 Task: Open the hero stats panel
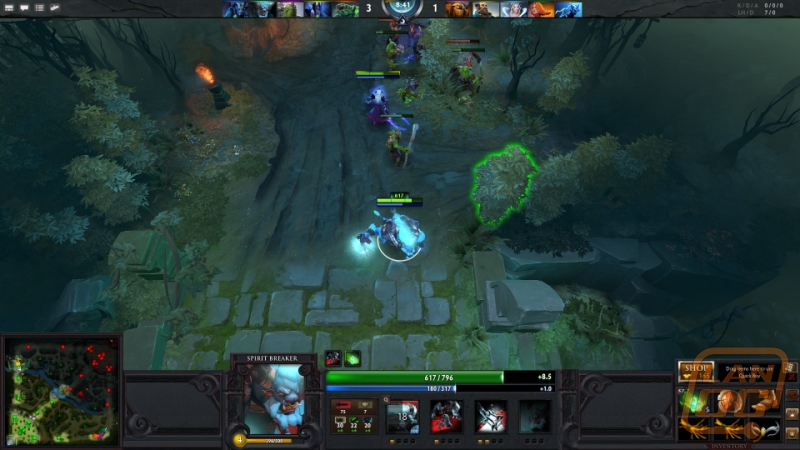coord(353,416)
